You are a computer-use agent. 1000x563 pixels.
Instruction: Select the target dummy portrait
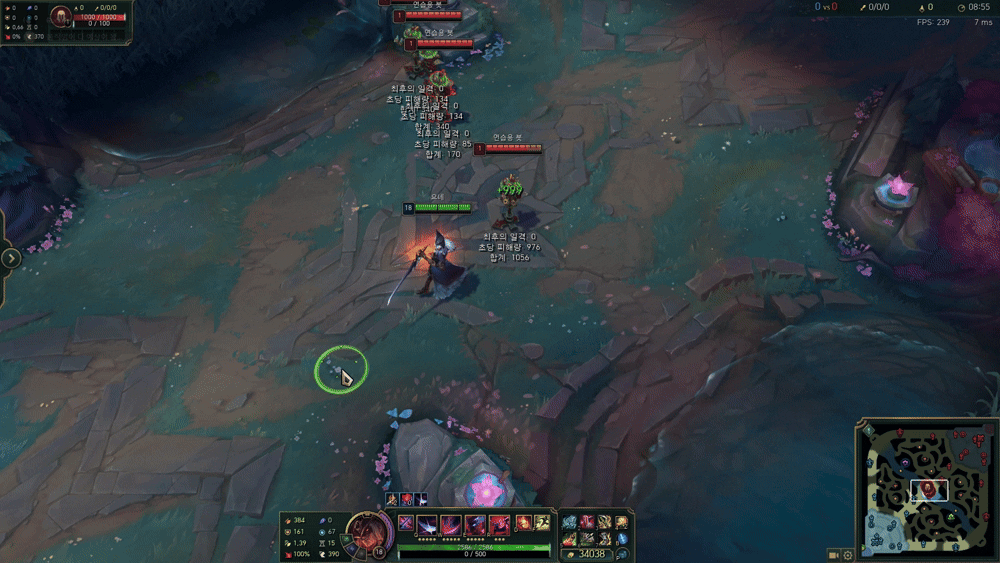coord(61,16)
